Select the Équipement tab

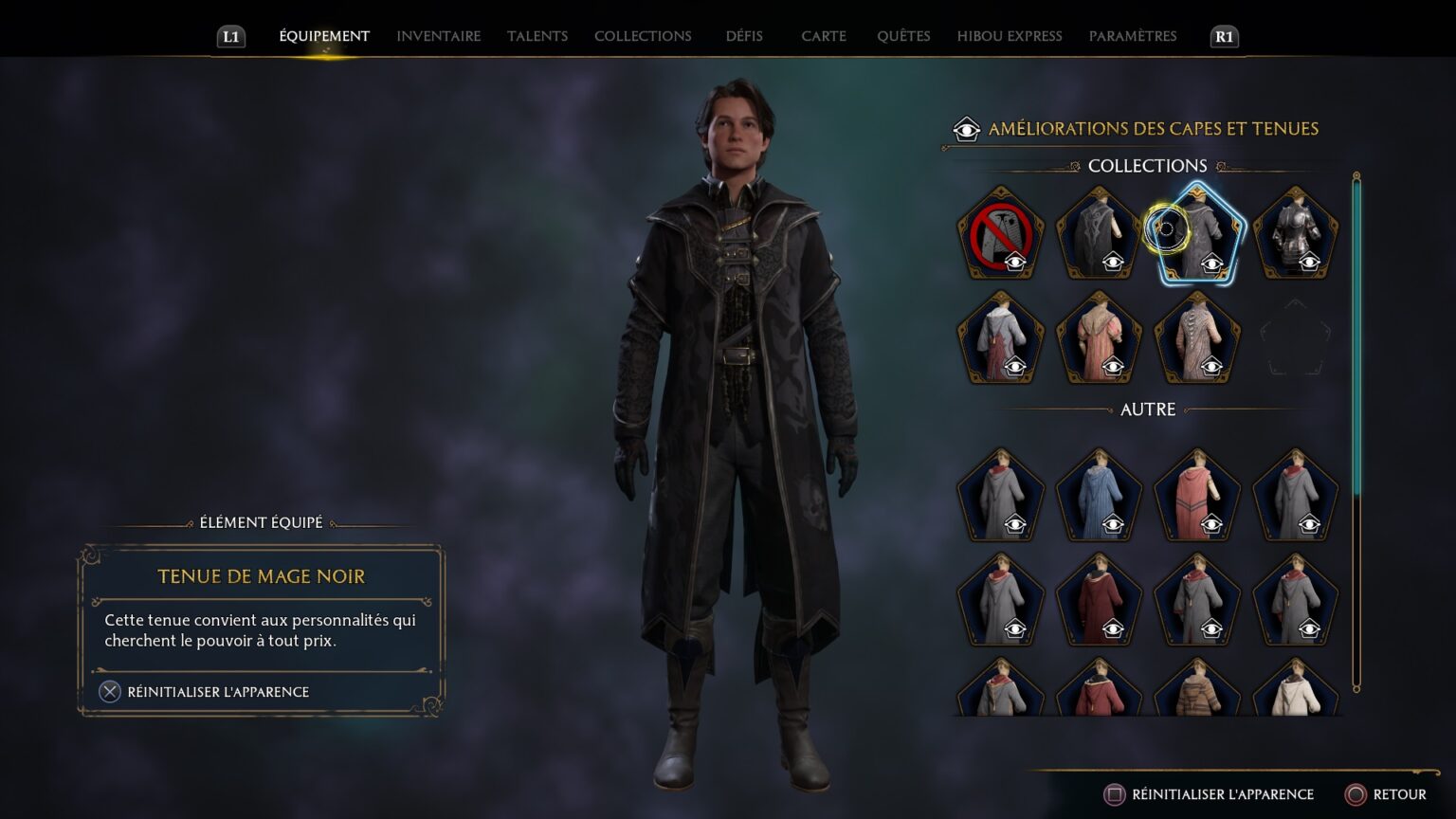click(x=324, y=36)
